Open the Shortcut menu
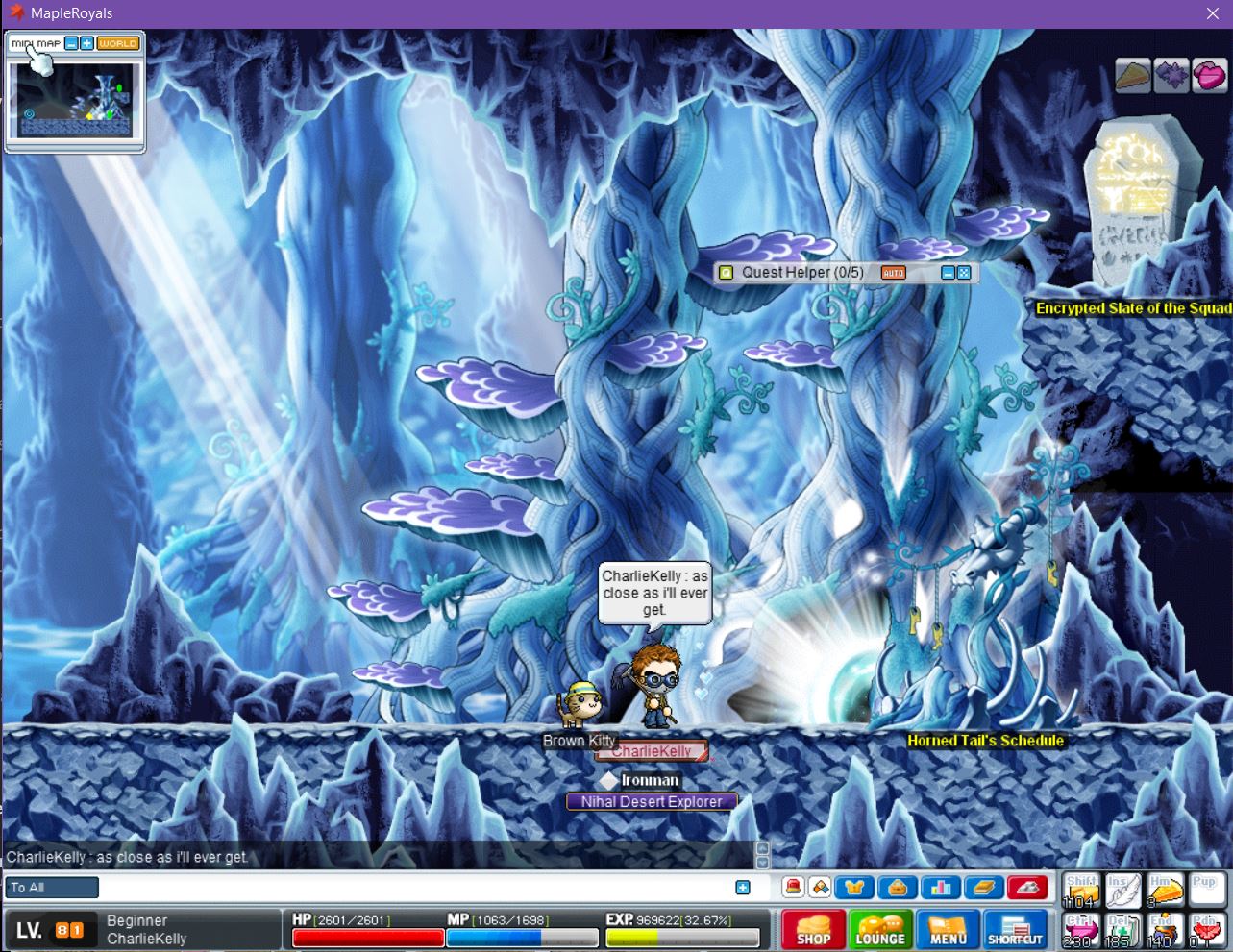This screenshot has height=952, width=1233. click(x=1015, y=930)
